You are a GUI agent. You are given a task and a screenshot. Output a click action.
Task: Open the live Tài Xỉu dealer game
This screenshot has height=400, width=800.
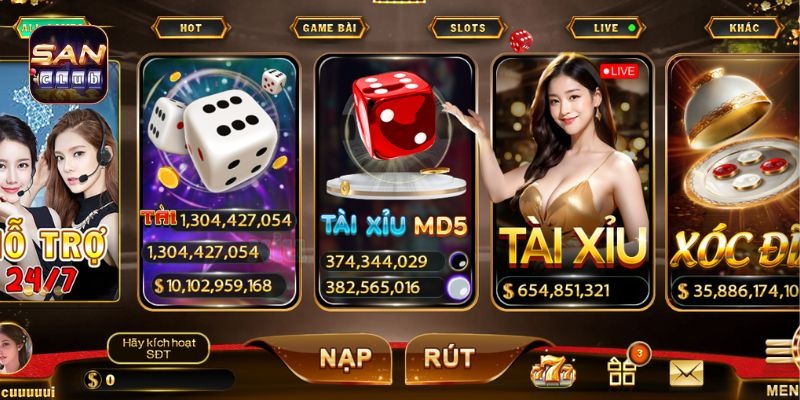572,180
